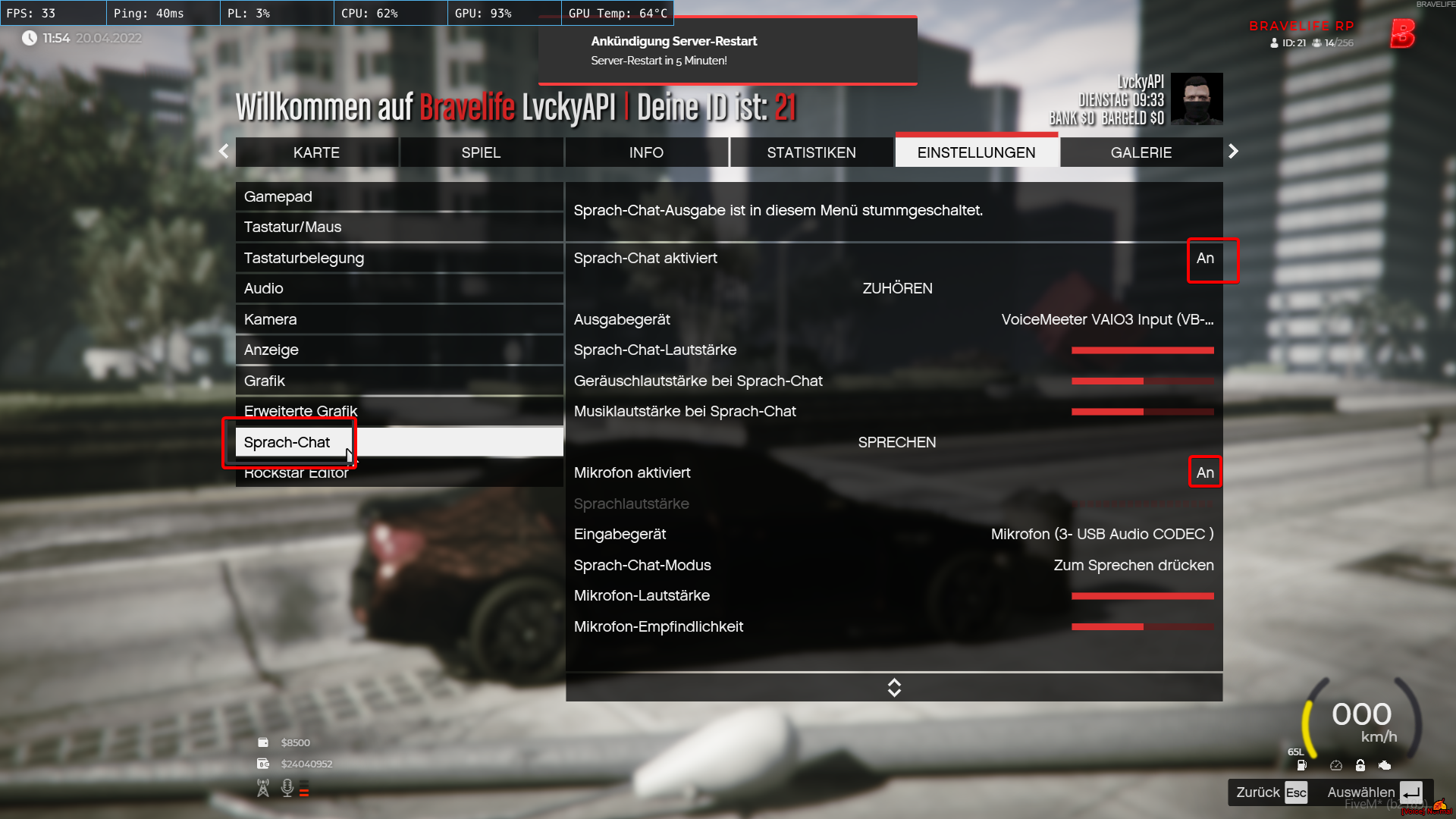The width and height of the screenshot is (1456, 819).
Task: Adjust the Sprach-Chat-Lautstärke slider
Action: pyautogui.click(x=1142, y=350)
